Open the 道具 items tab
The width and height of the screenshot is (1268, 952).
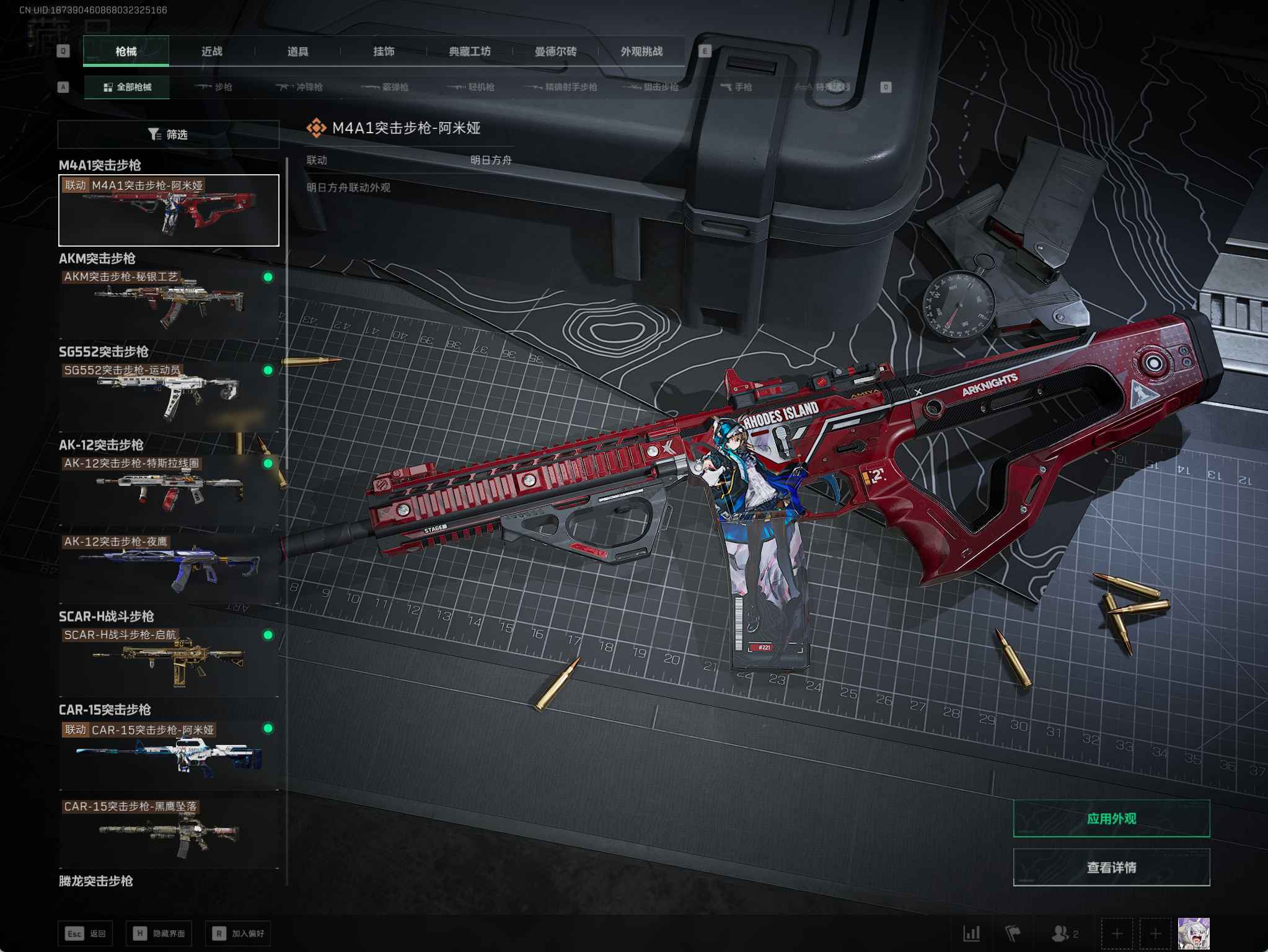[298, 51]
